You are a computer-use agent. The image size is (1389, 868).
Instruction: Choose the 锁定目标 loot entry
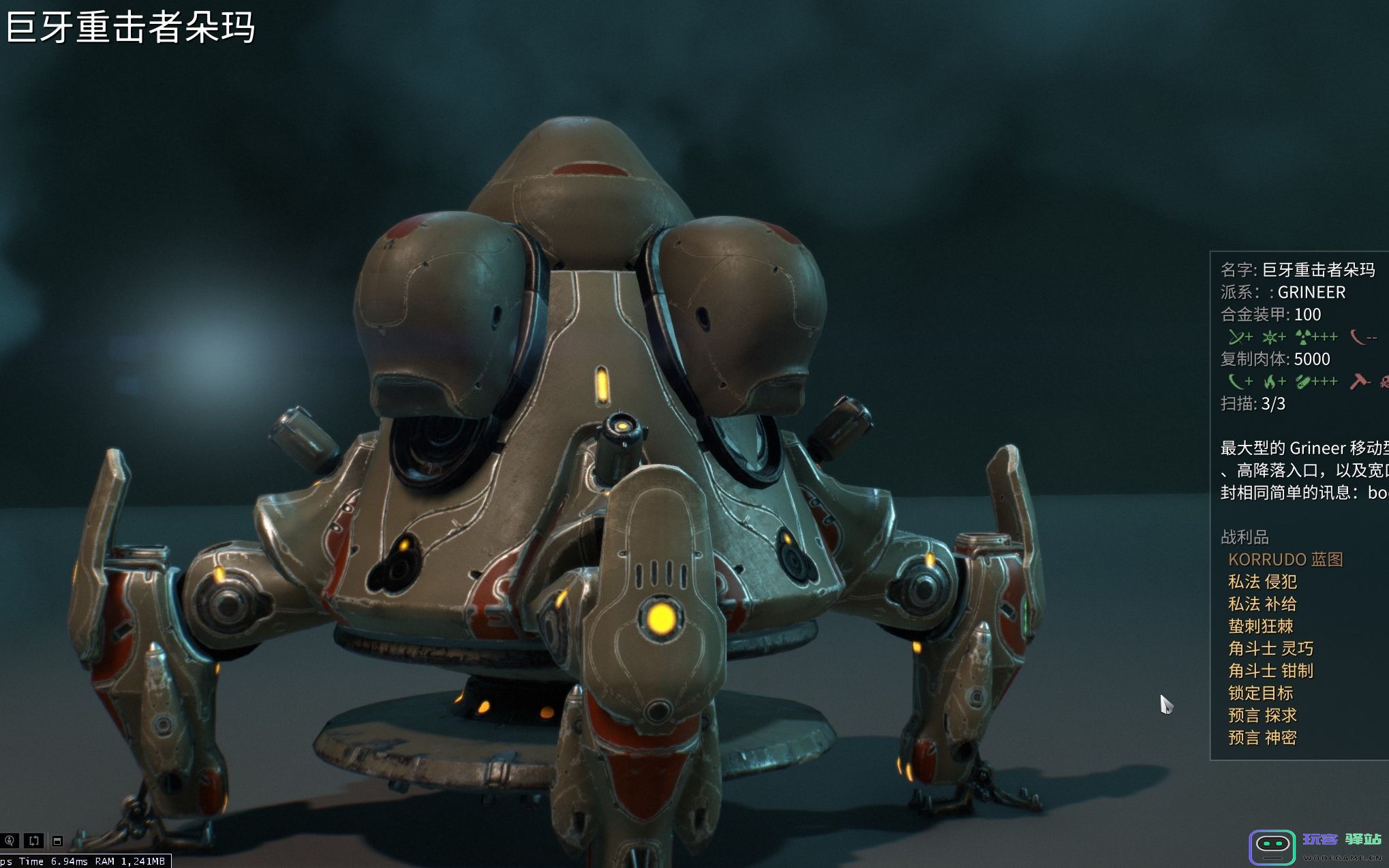1260,693
